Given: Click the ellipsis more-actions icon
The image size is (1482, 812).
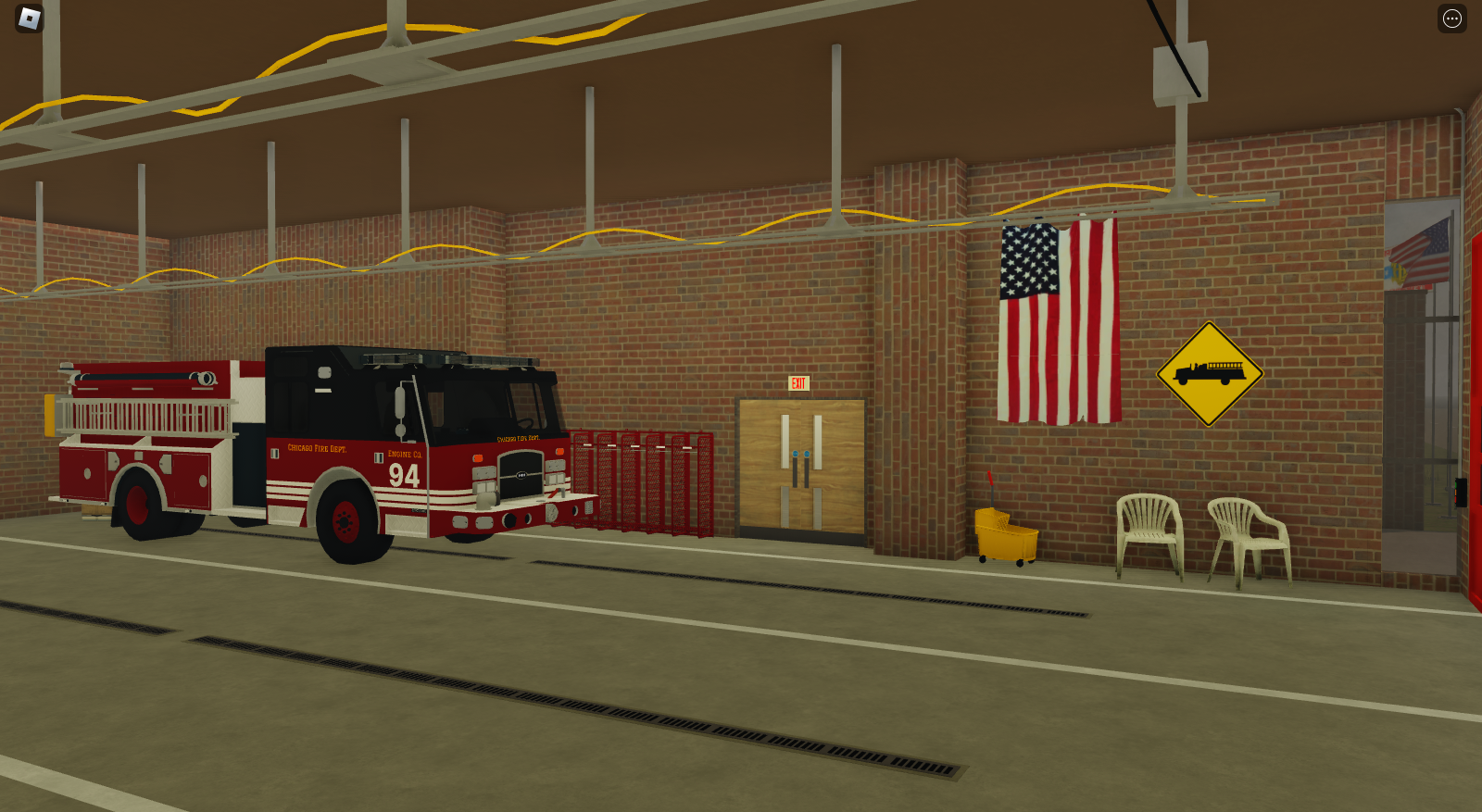Looking at the screenshot, I should (1451, 17).
